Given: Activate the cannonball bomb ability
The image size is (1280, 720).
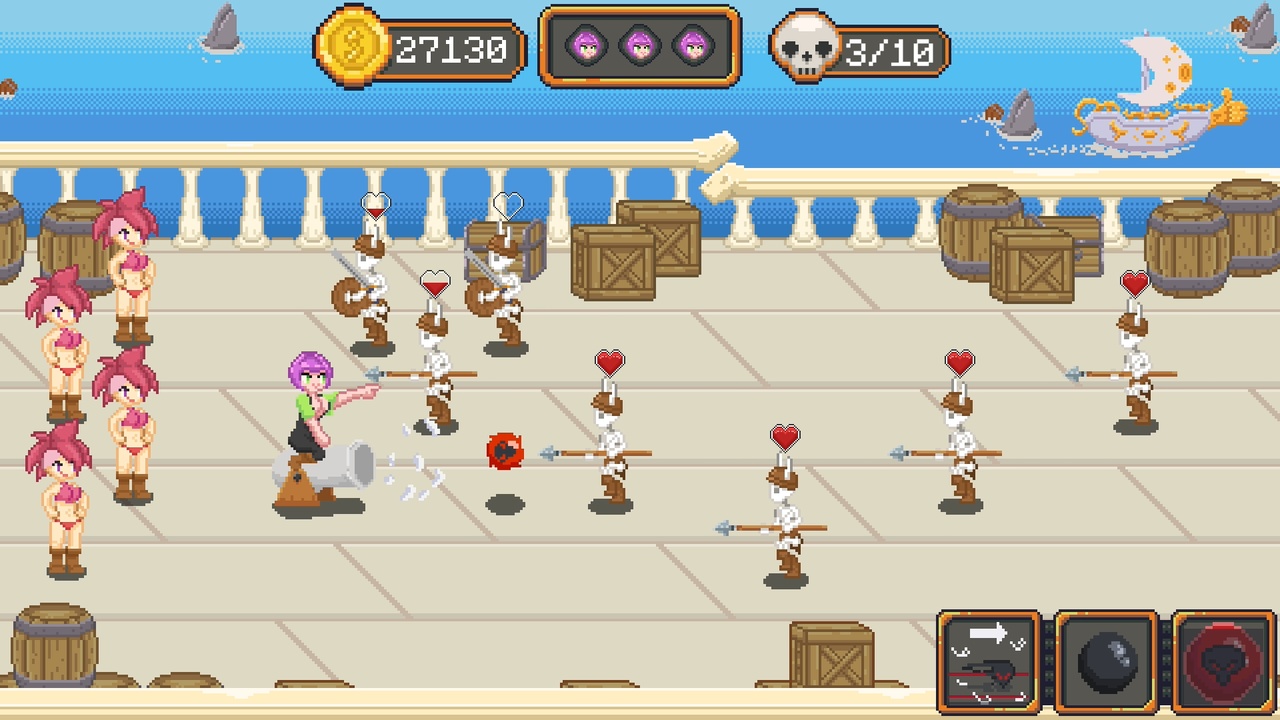Looking at the screenshot, I should tap(1104, 660).
